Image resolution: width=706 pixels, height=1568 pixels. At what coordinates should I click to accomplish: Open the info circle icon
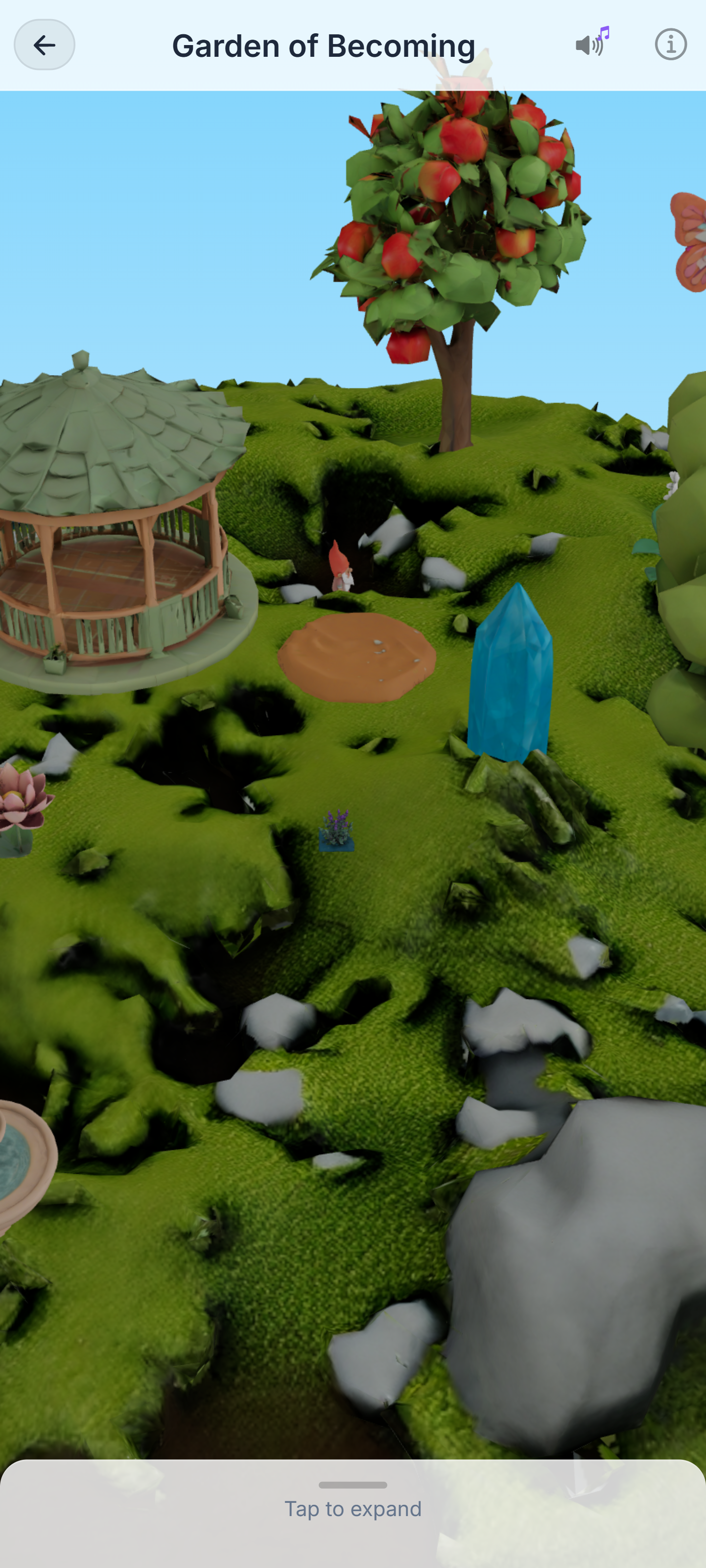tap(671, 45)
